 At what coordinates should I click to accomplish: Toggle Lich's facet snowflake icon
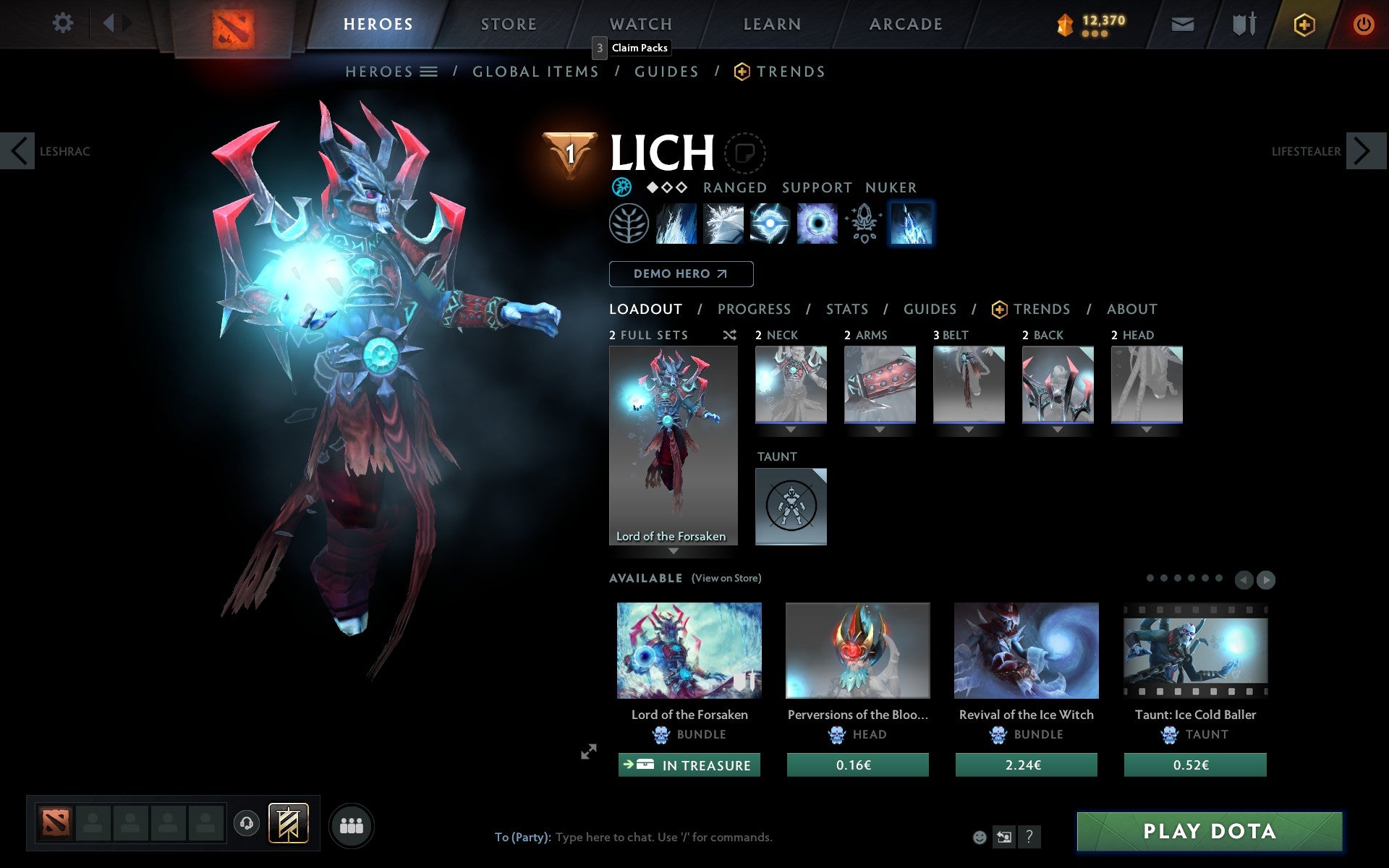[621, 187]
